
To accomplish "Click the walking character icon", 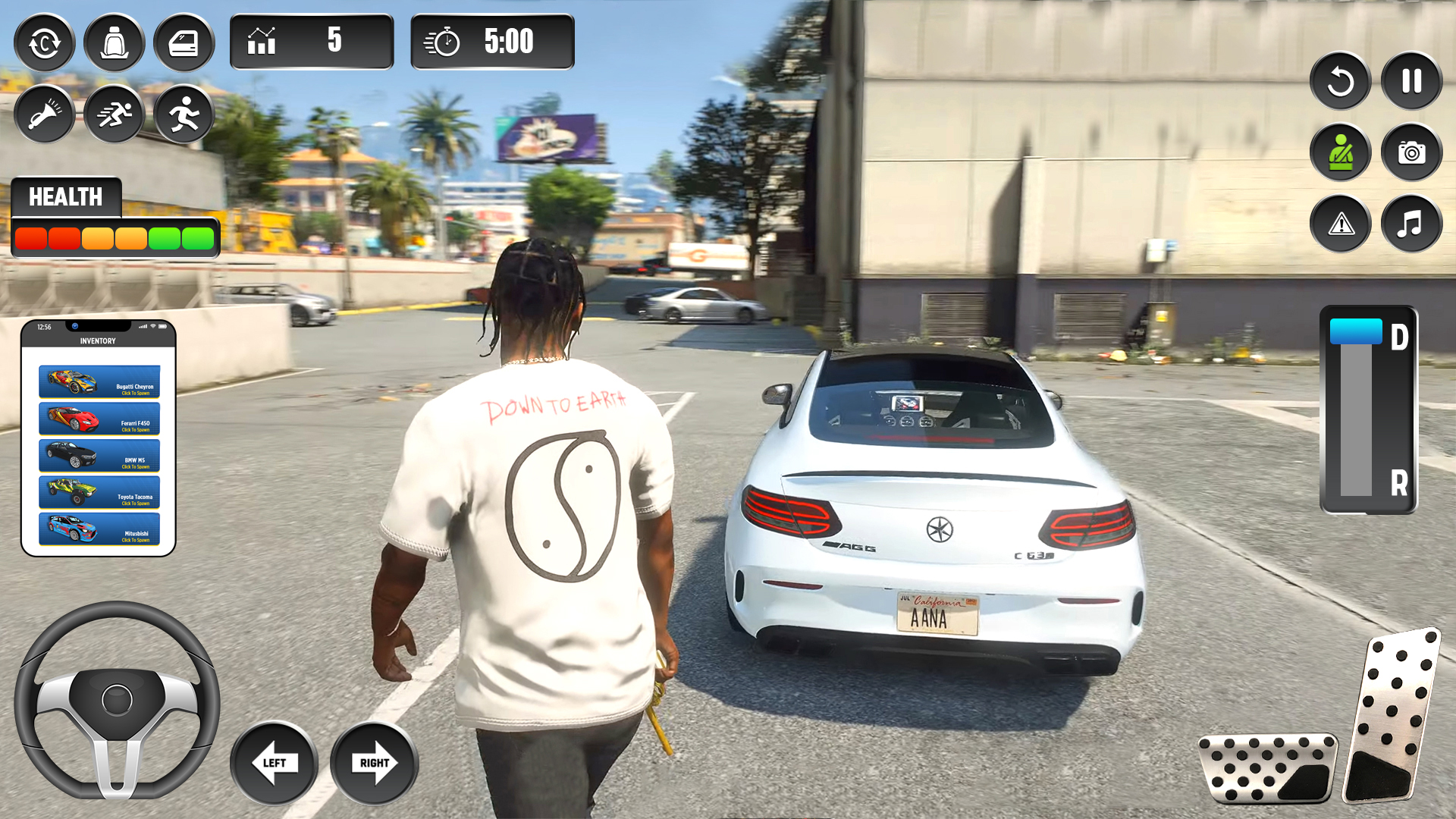I will (x=184, y=114).
